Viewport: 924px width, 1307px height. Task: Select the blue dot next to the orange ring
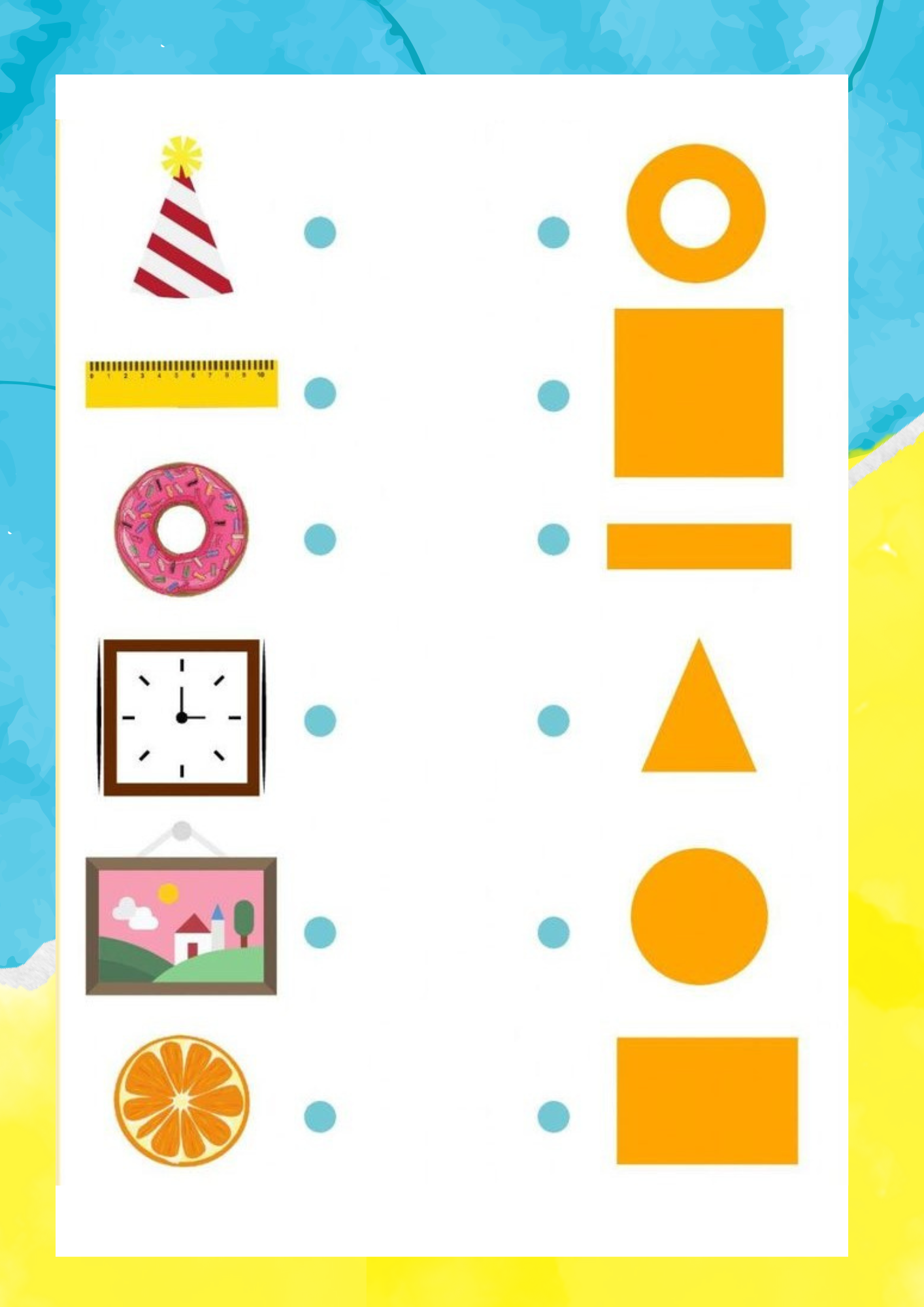pyautogui.click(x=553, y=233)
